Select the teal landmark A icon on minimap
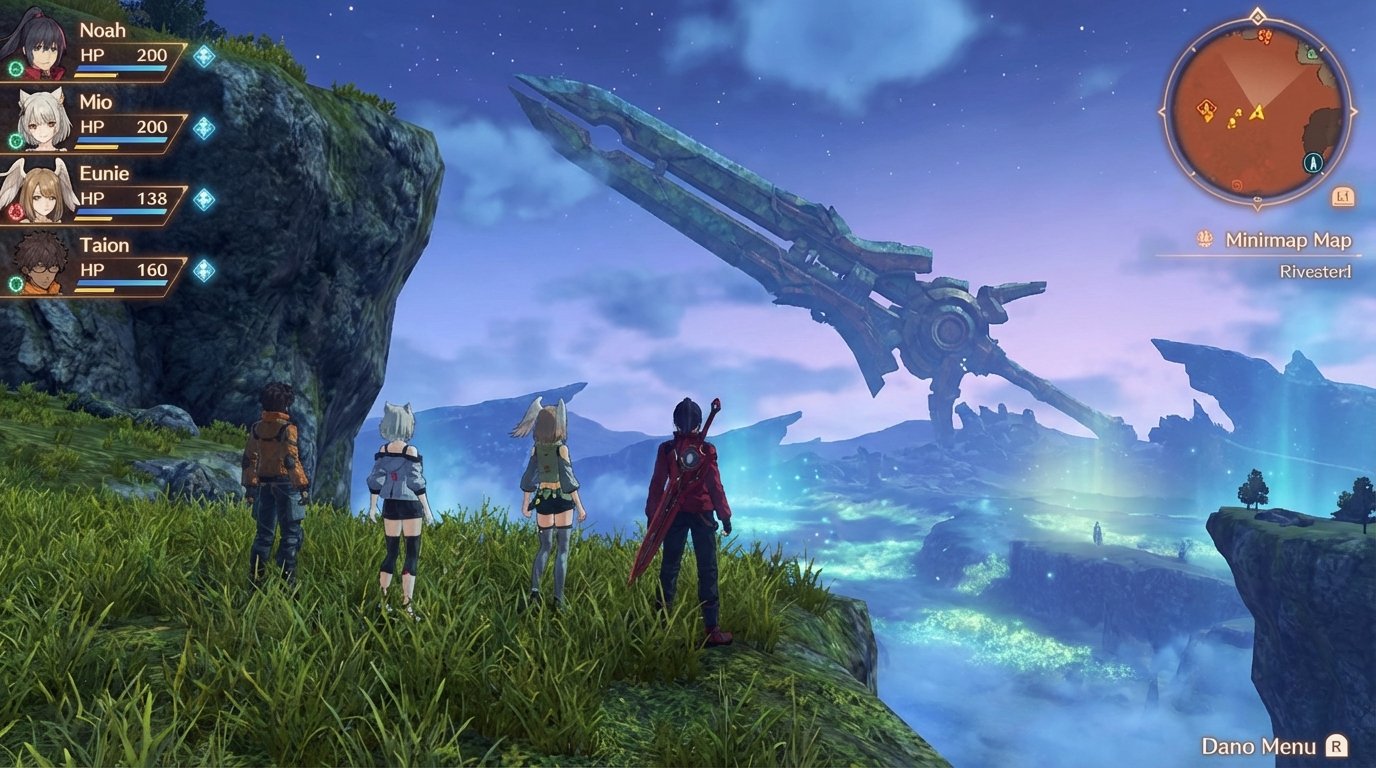Viewport: 1376px width, 768px height. point(1312,161)
